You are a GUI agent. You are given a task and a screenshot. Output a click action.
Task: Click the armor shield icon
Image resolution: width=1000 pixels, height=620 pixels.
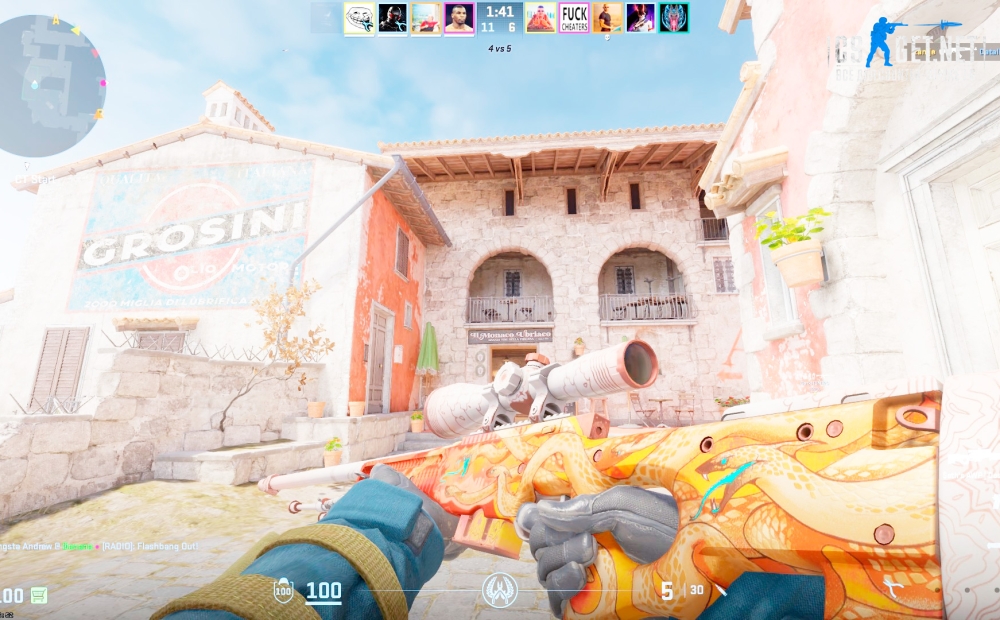point(283,591)
